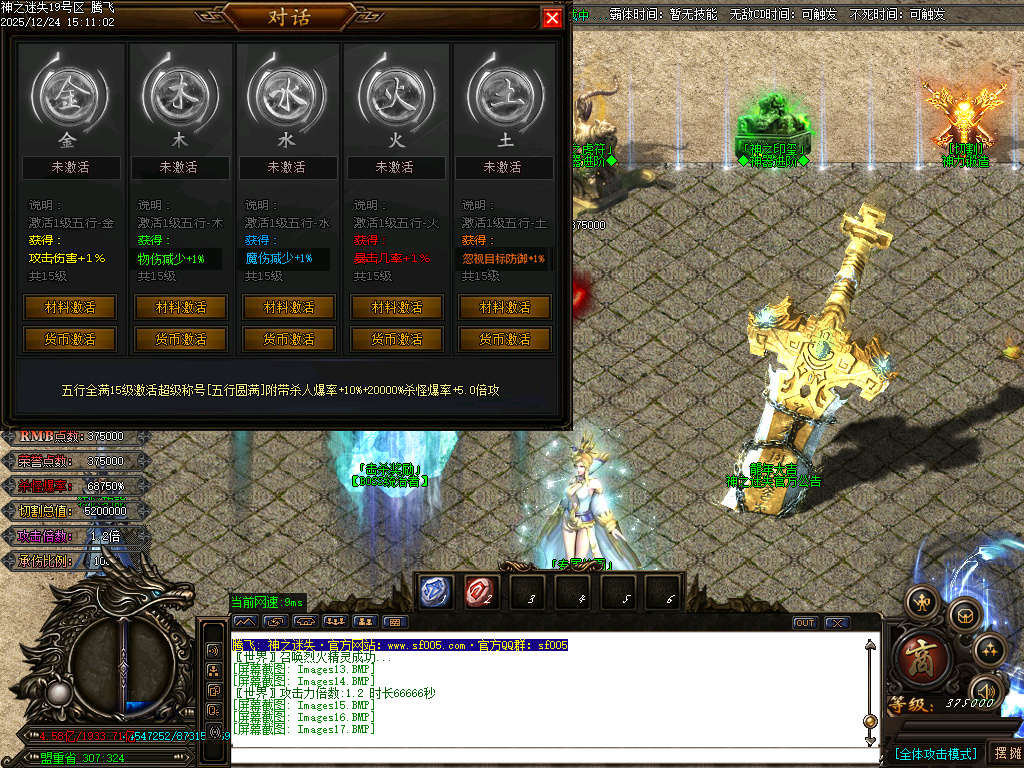Activate 金 element with currency (货币激活)
The width and height of the screenshot is (1024, 768).
point(70,339)
